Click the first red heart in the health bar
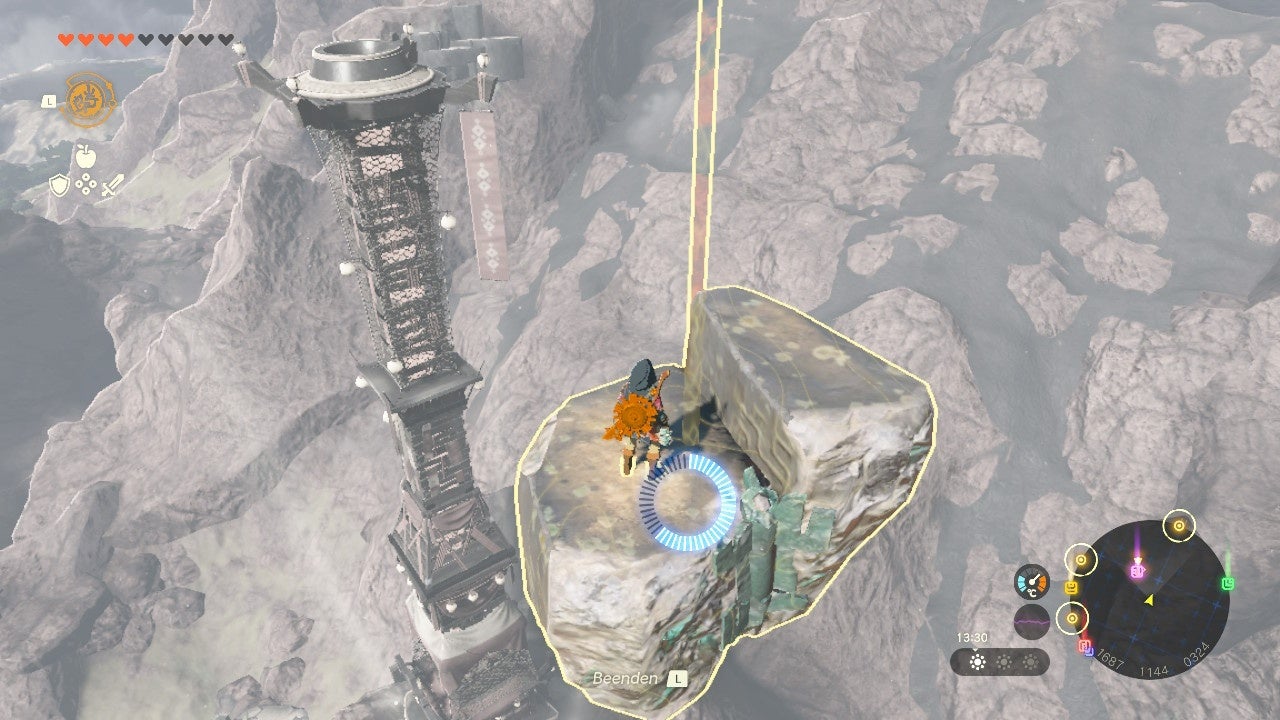Image resolution: width=1280 pixels, height=720 pixels. (65, 39)
